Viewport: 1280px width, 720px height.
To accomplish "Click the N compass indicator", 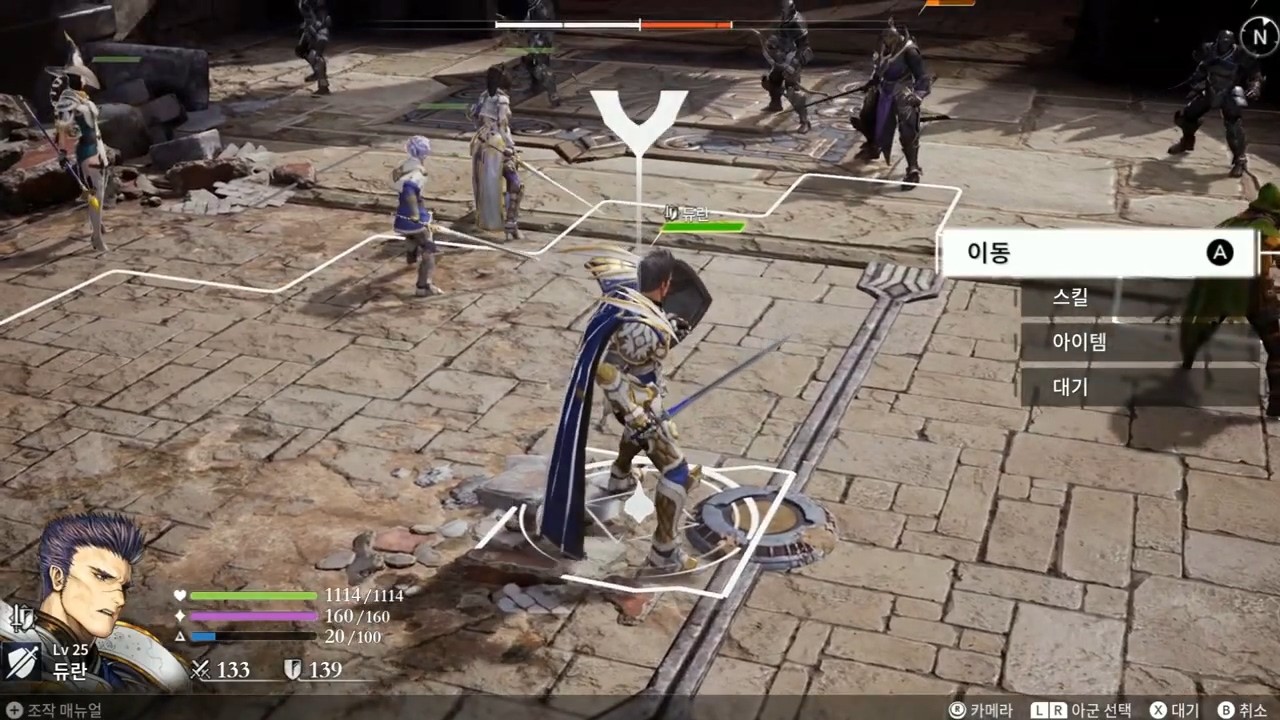I will 1255,36.
